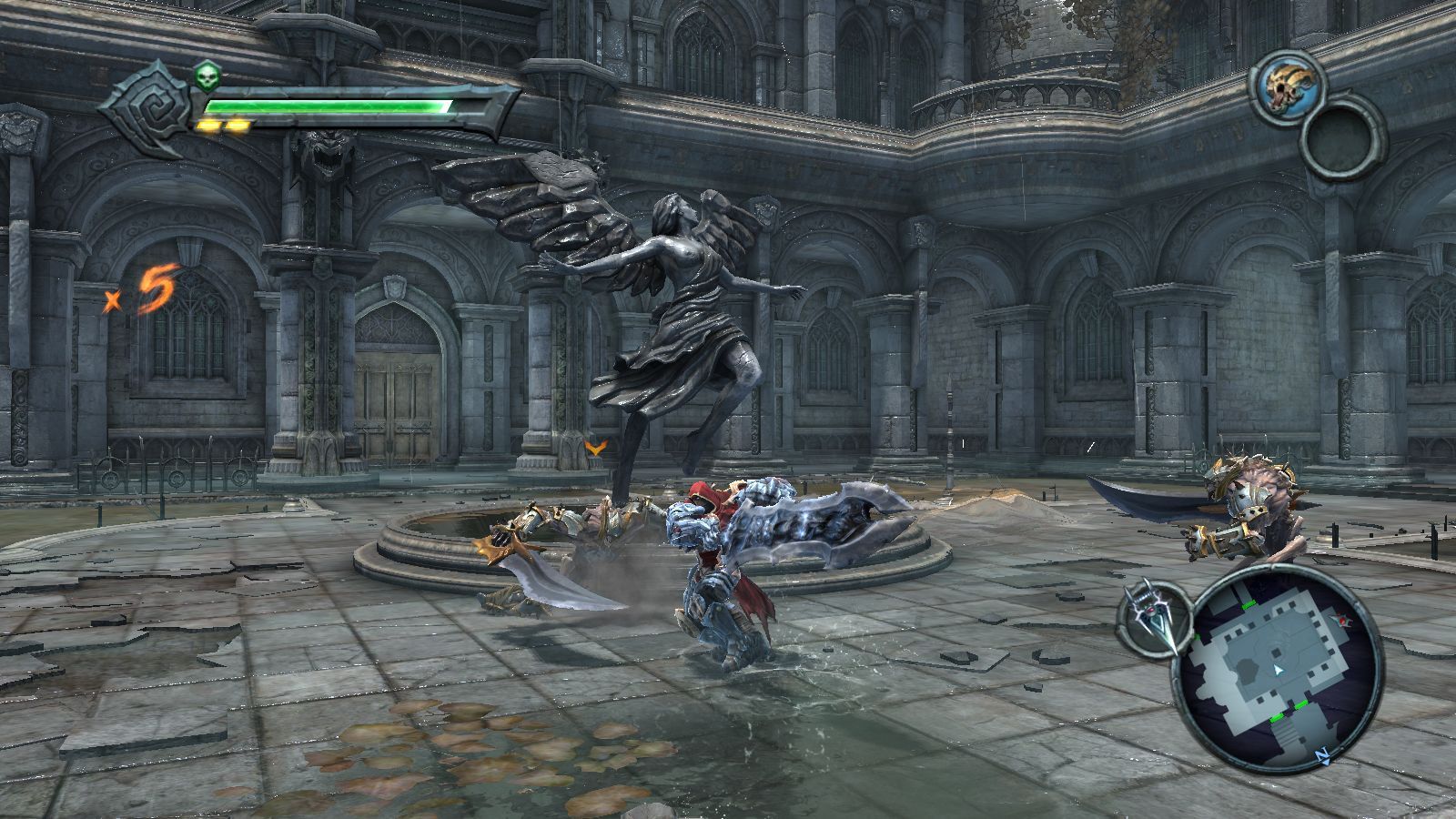This screenshot has height=819, width=1456.
Task: Select the horned skull ability icon
Action: pos(1286,85)
